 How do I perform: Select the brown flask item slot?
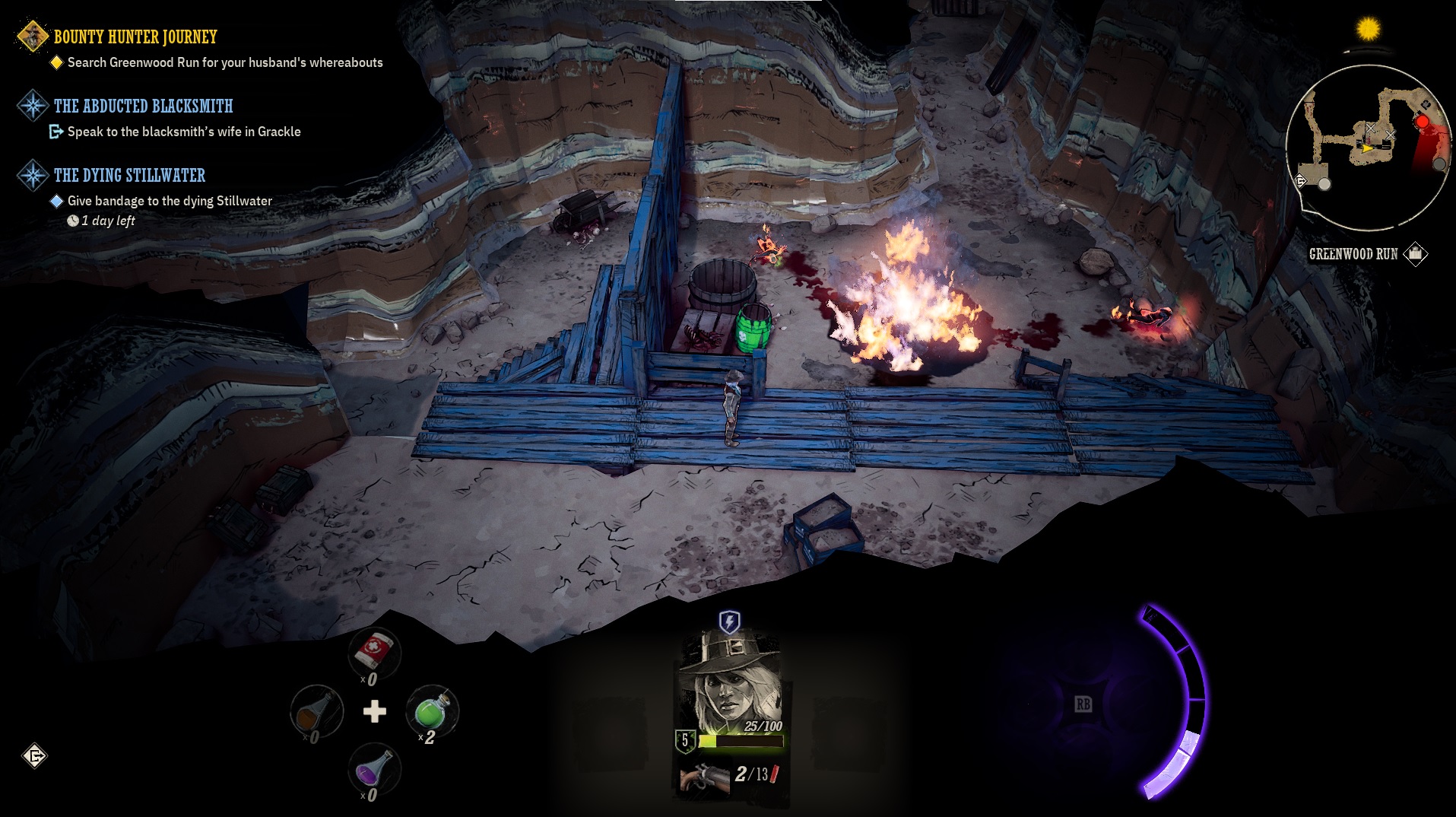coord(316,711)
